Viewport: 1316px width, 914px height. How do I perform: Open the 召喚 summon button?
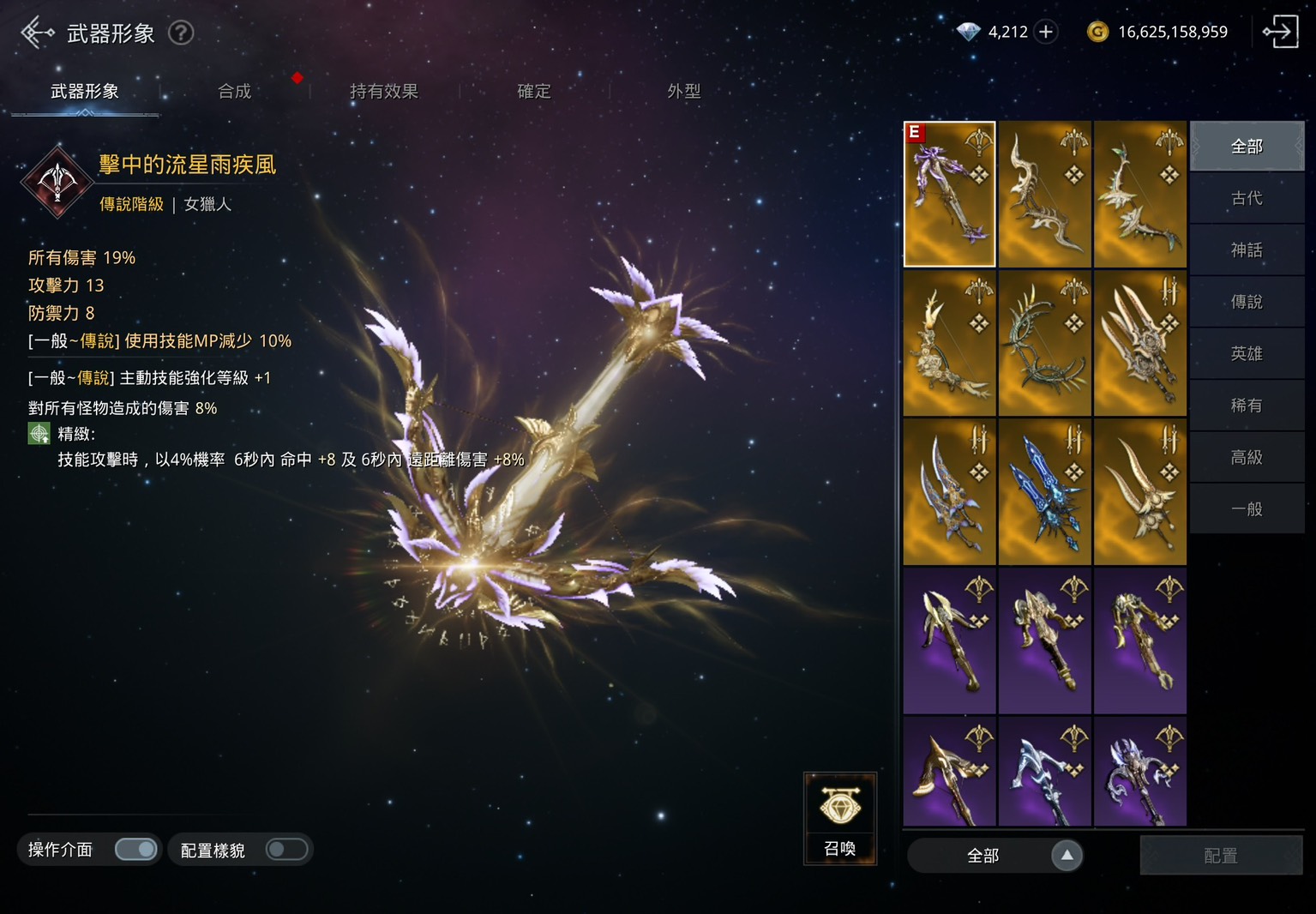pos(839,819)
